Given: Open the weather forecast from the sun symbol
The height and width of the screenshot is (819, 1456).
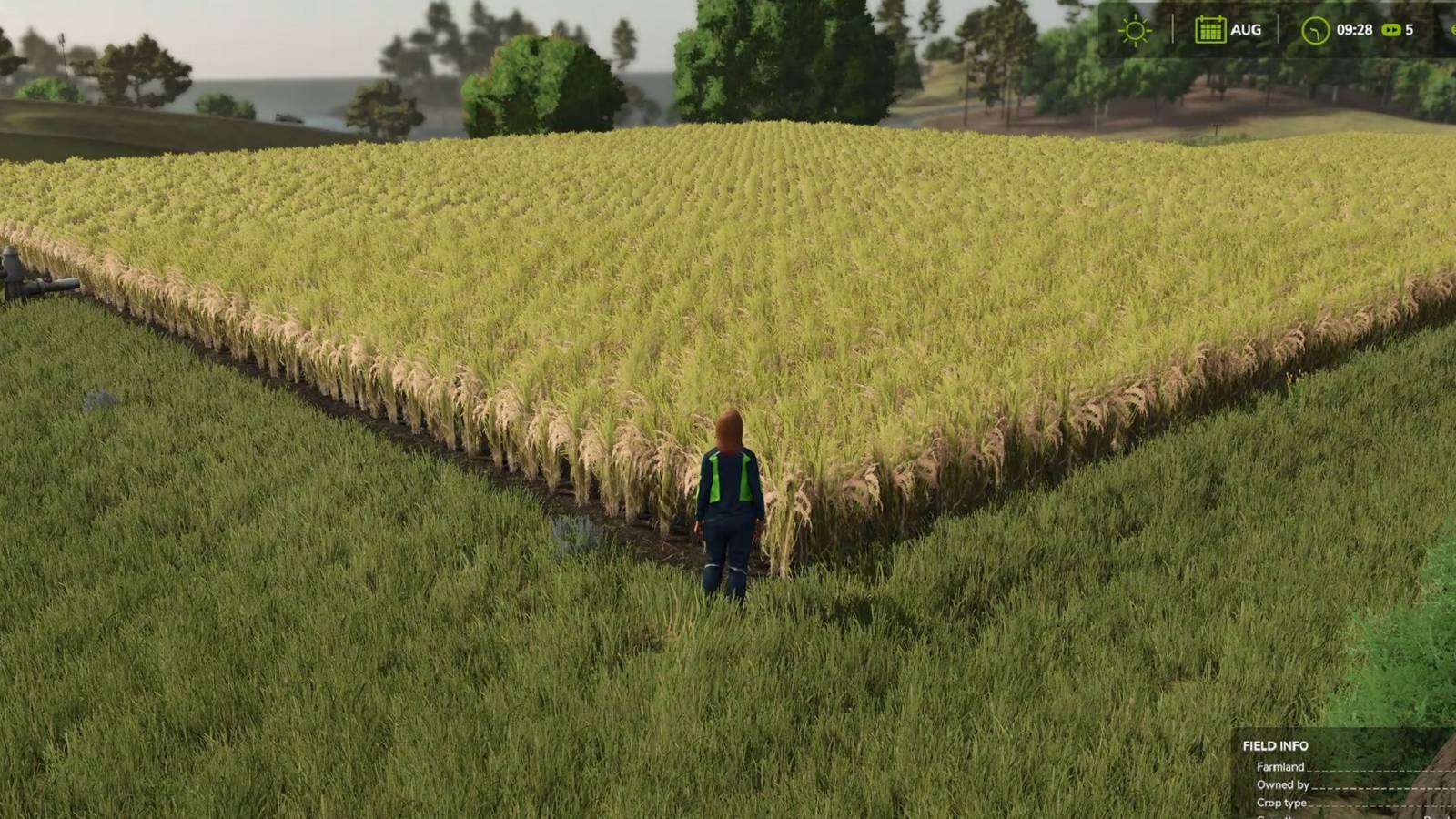Looking at the screenshot, I should 1134,30.
